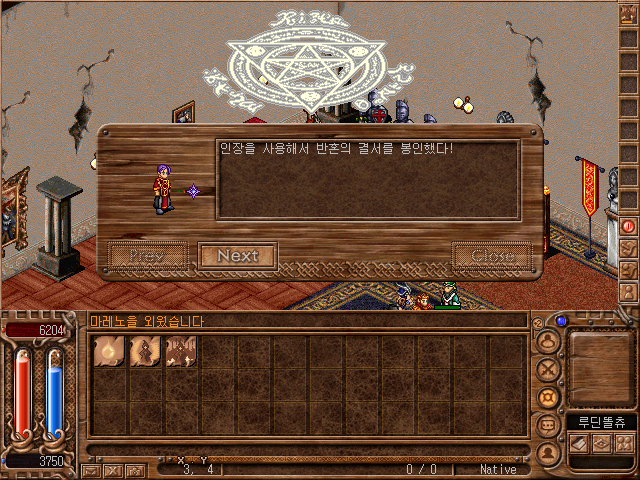Open the book icon button
This screenshot has width=640, height=480.
tap(580, 443)
